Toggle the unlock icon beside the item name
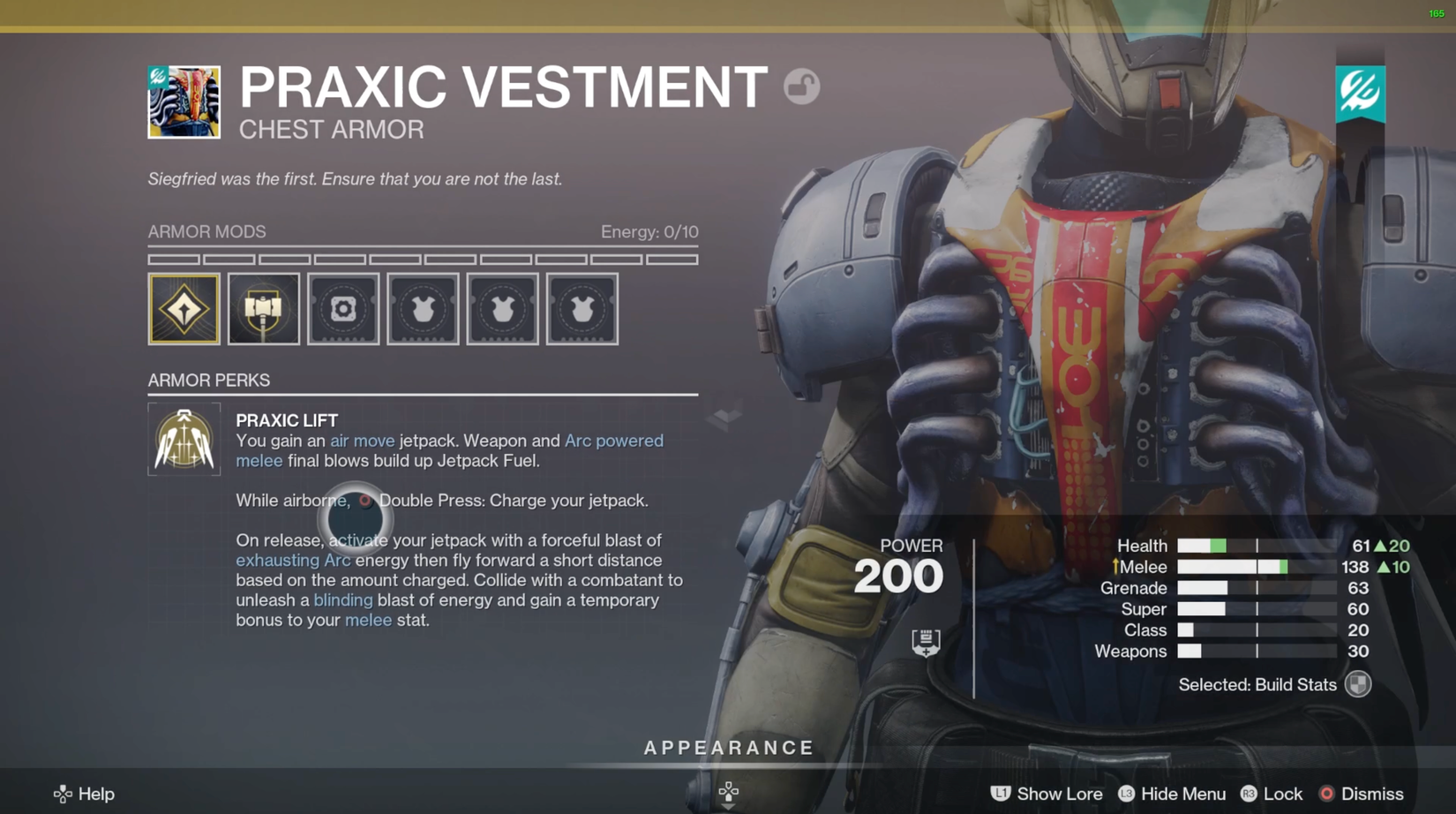Screen dimensions: 1456x814 point(801,87)
